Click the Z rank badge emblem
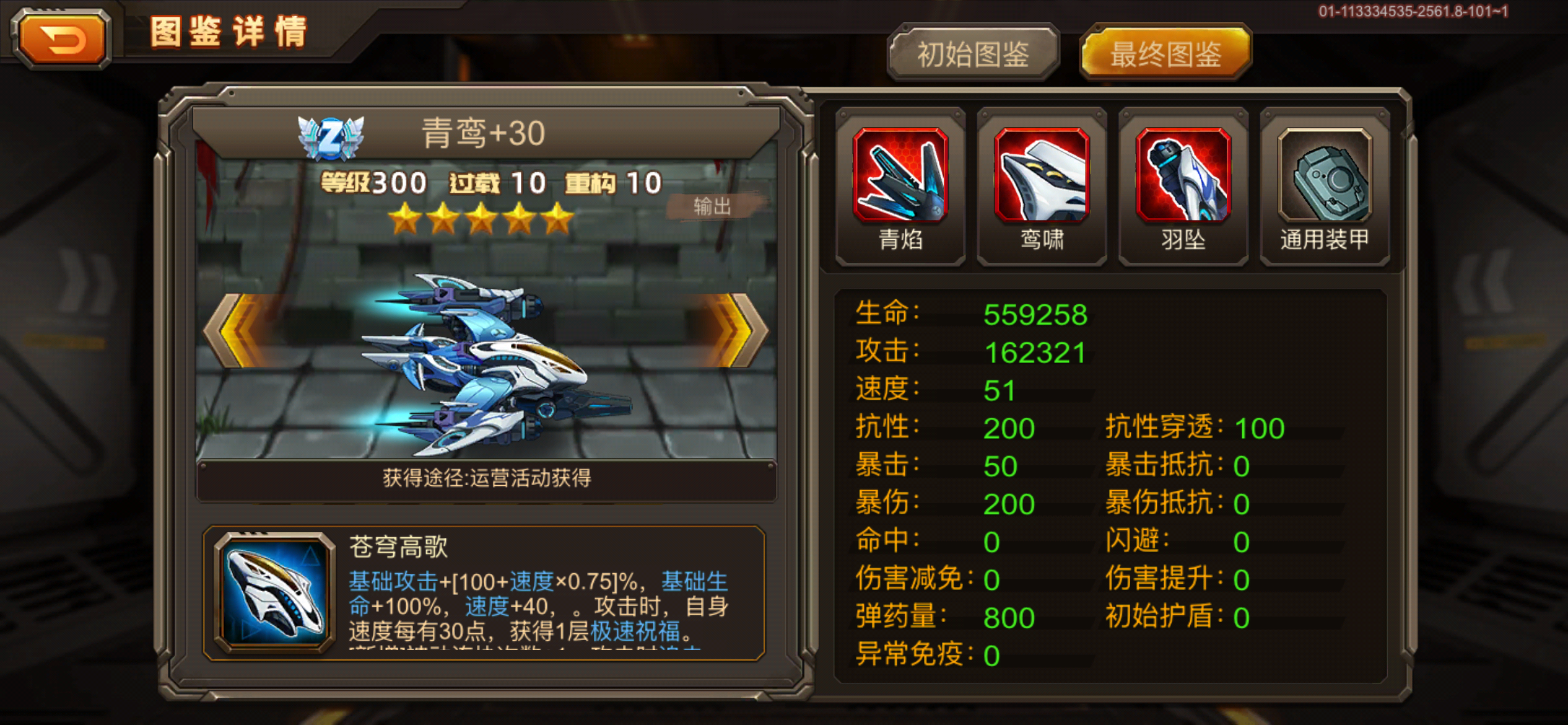This screenshot has height=725, width=1568. point(330,138)
